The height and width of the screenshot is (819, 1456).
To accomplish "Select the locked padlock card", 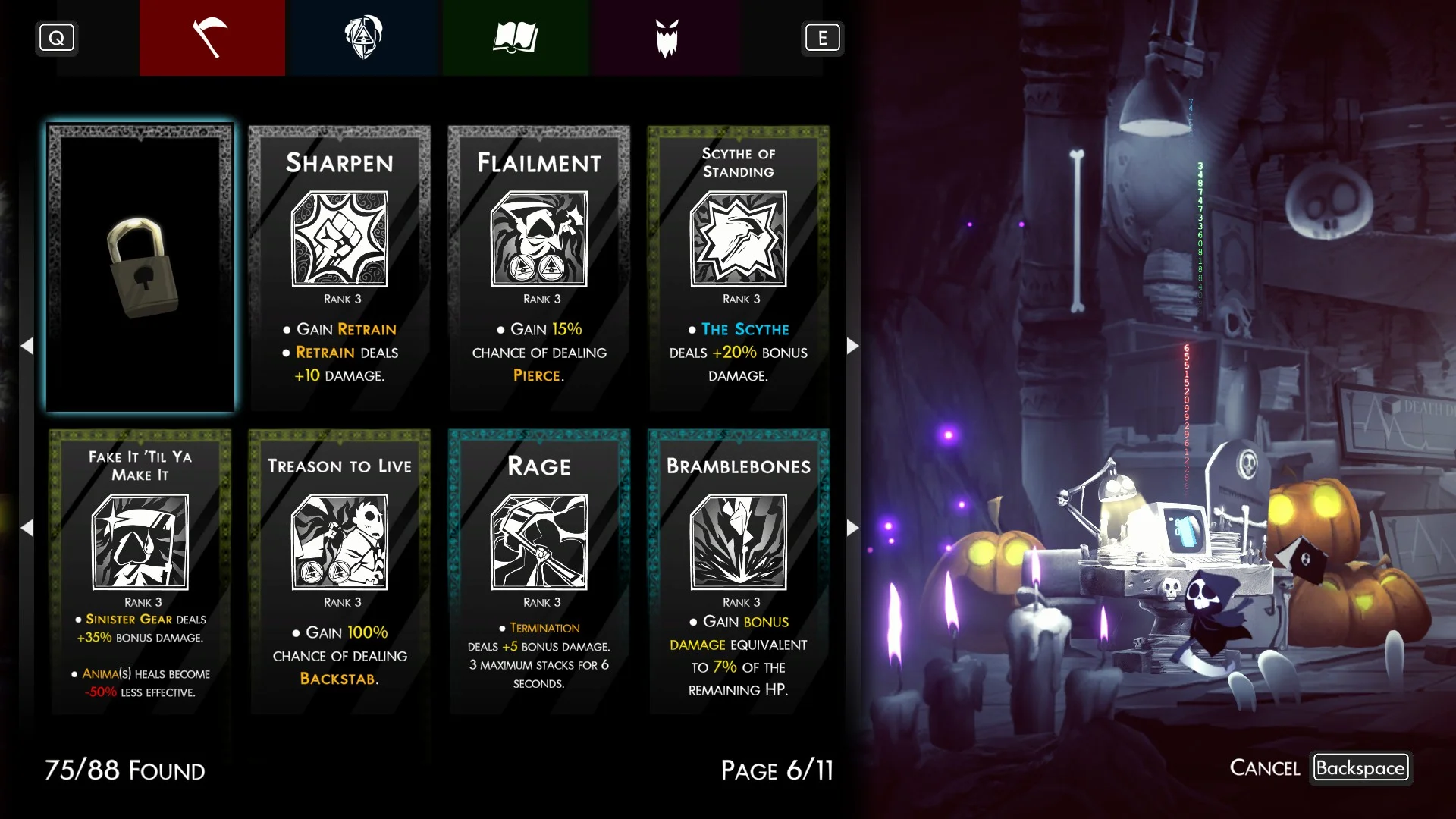I will click(x=141, y=268).
